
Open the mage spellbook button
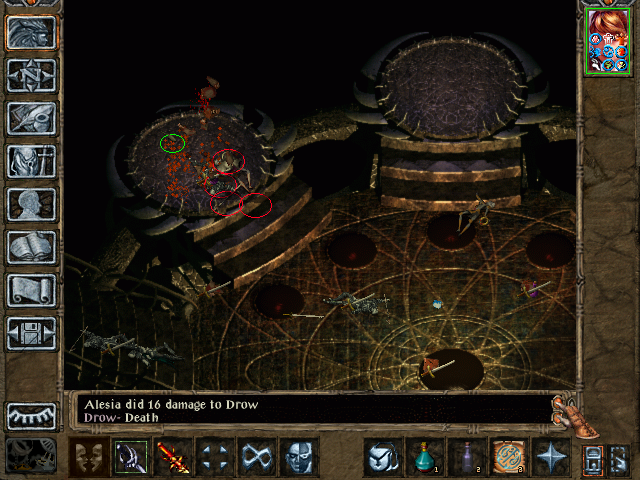(x=31, y=247)
